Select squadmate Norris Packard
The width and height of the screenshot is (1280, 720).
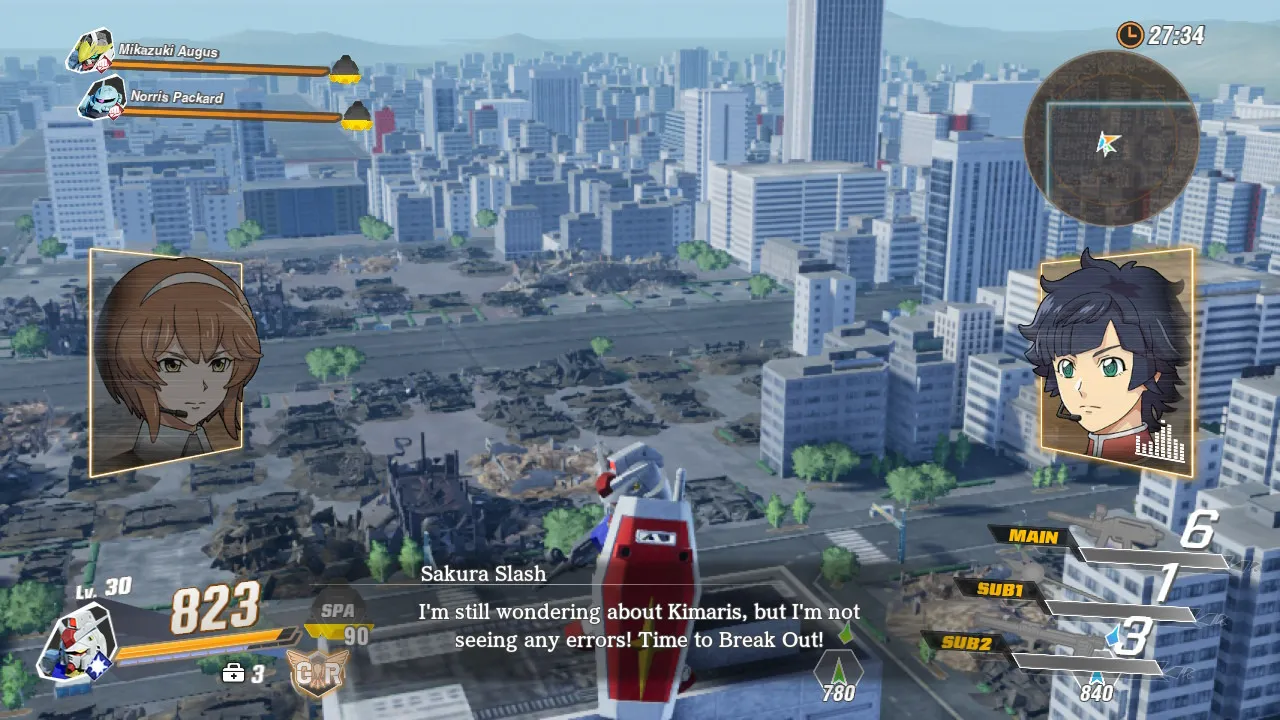point(101,98)
